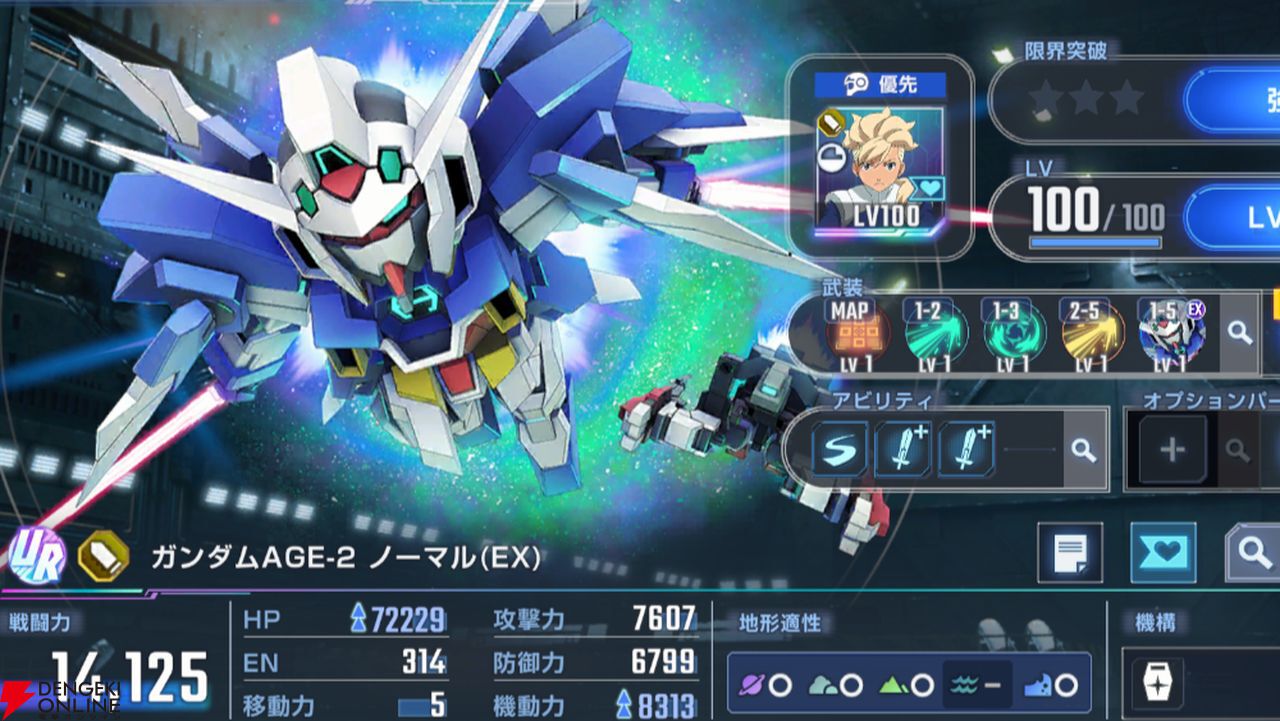
Task: Select the assigned LV100 pilot portrait
Action: point(879,168)
